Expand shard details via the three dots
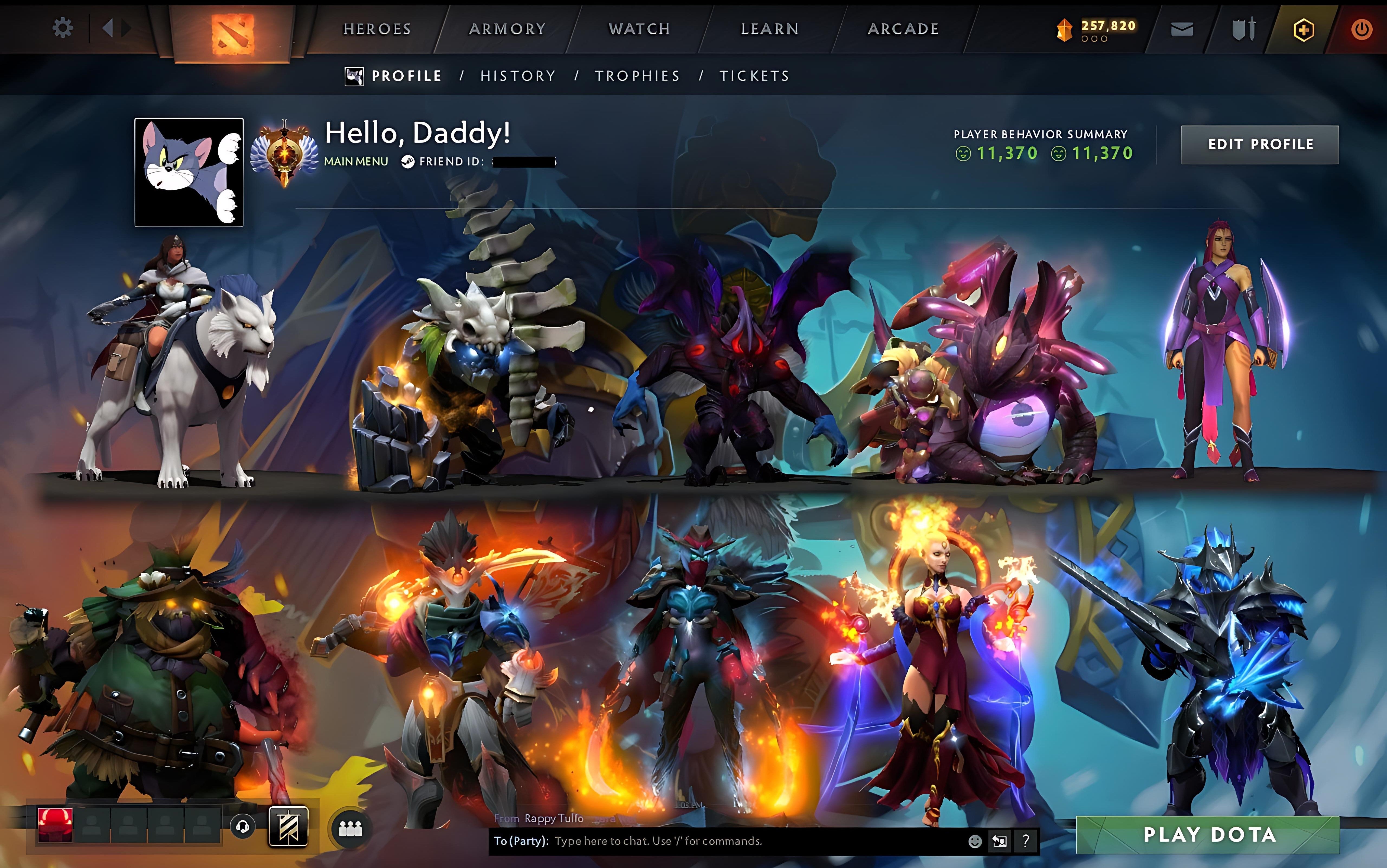 coord(1095,39)
